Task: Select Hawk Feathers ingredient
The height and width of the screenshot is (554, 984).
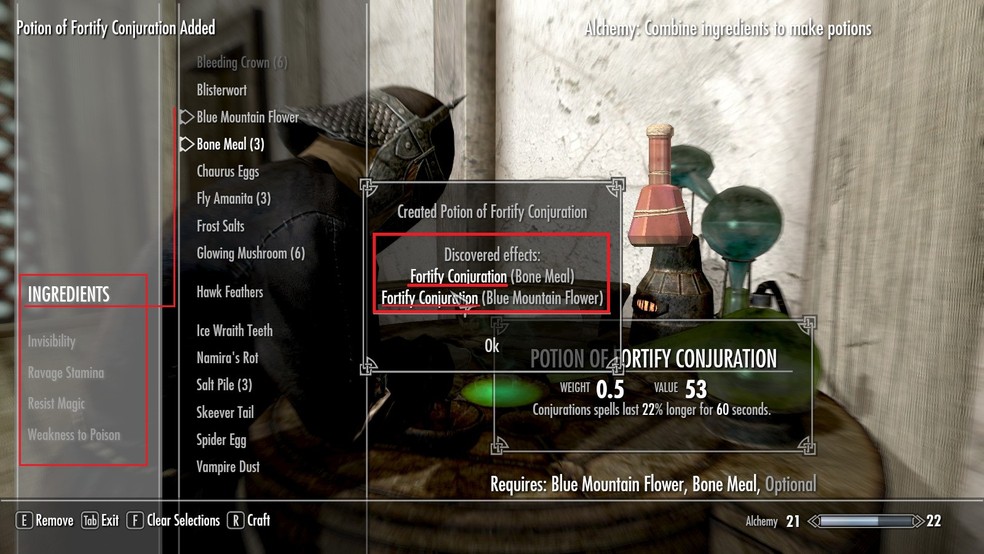Action: coord(229,292)
